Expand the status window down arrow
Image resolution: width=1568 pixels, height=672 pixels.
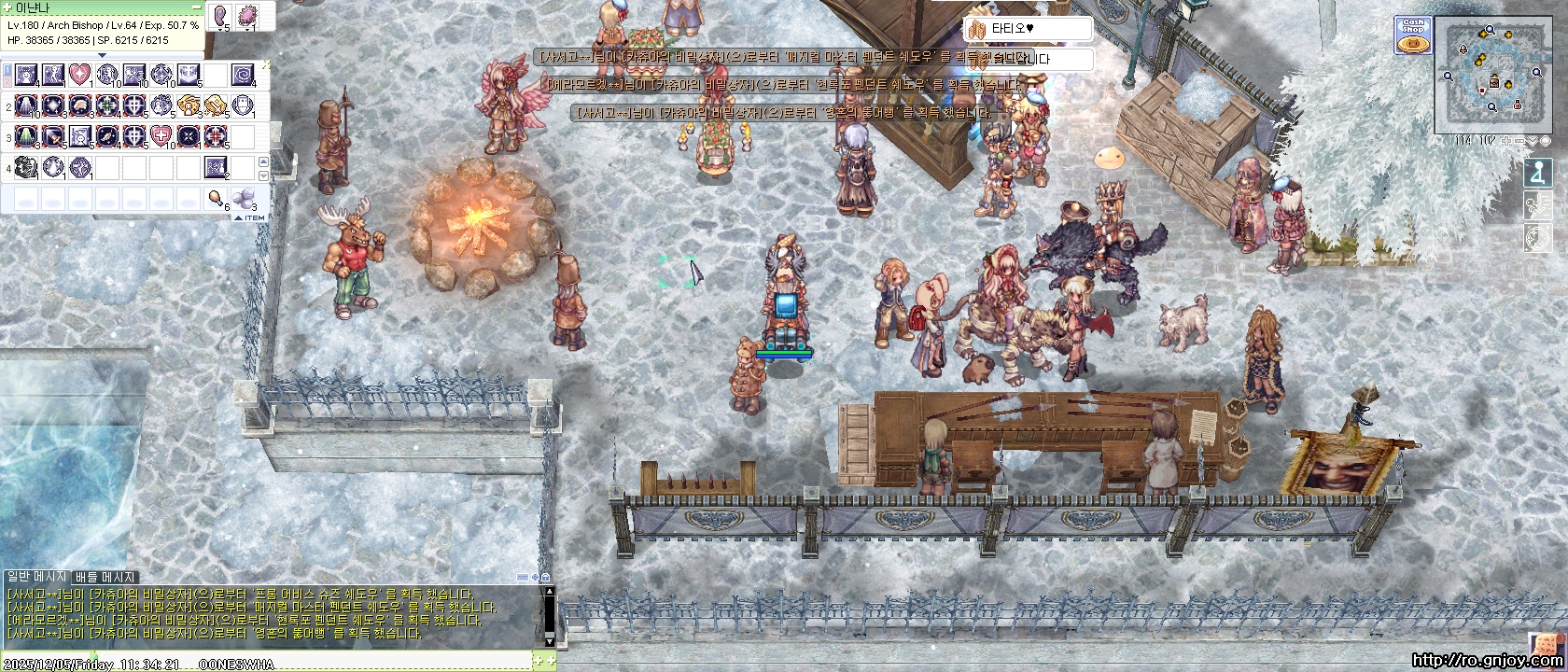click(x=103, y=55)
